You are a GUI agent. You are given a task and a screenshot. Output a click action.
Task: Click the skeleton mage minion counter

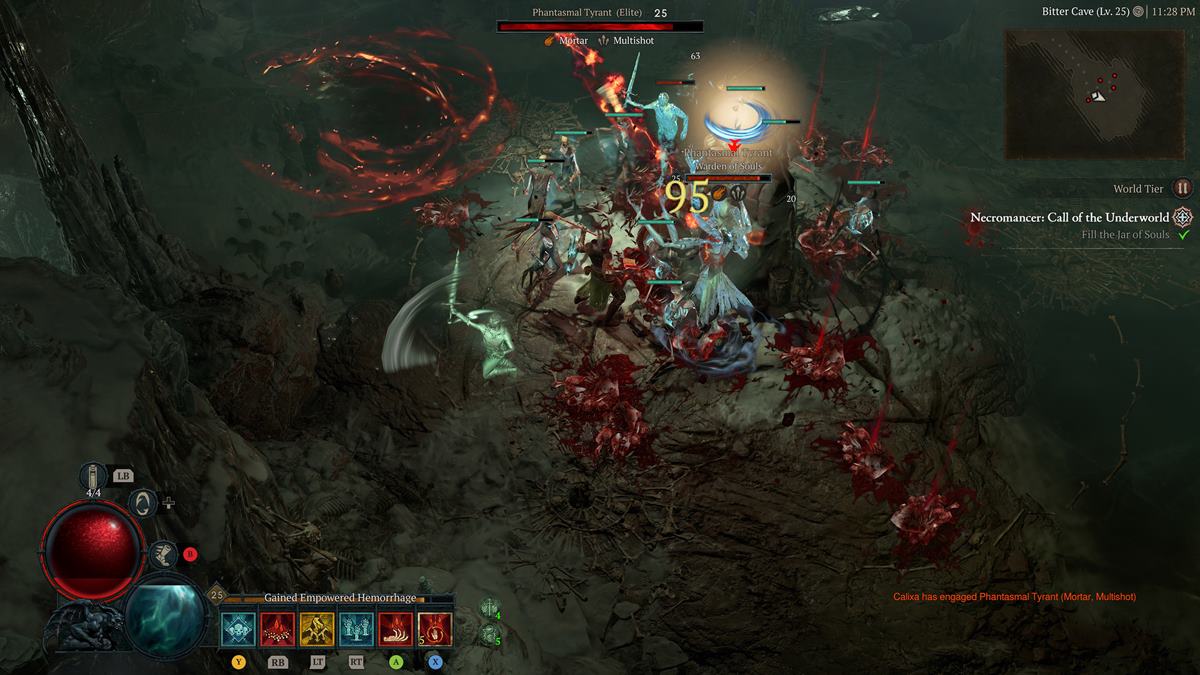(489, 634)
